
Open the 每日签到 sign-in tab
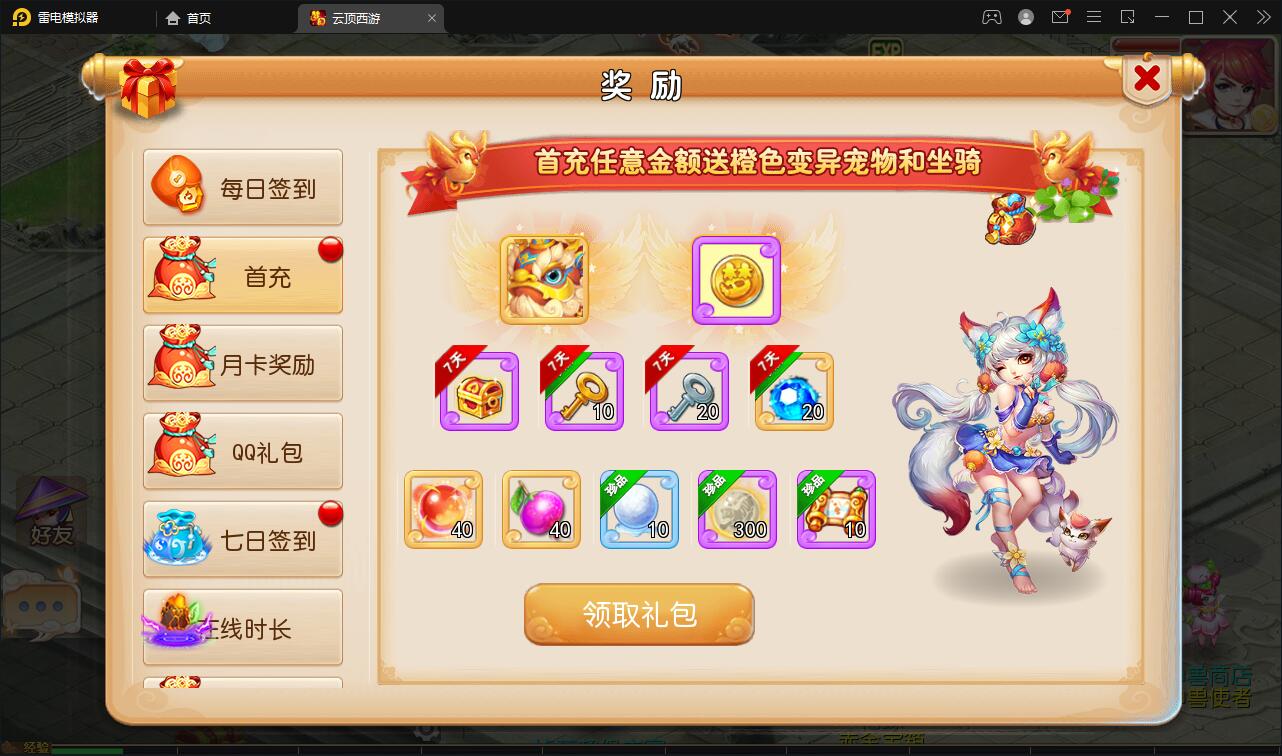coord(243,186)
